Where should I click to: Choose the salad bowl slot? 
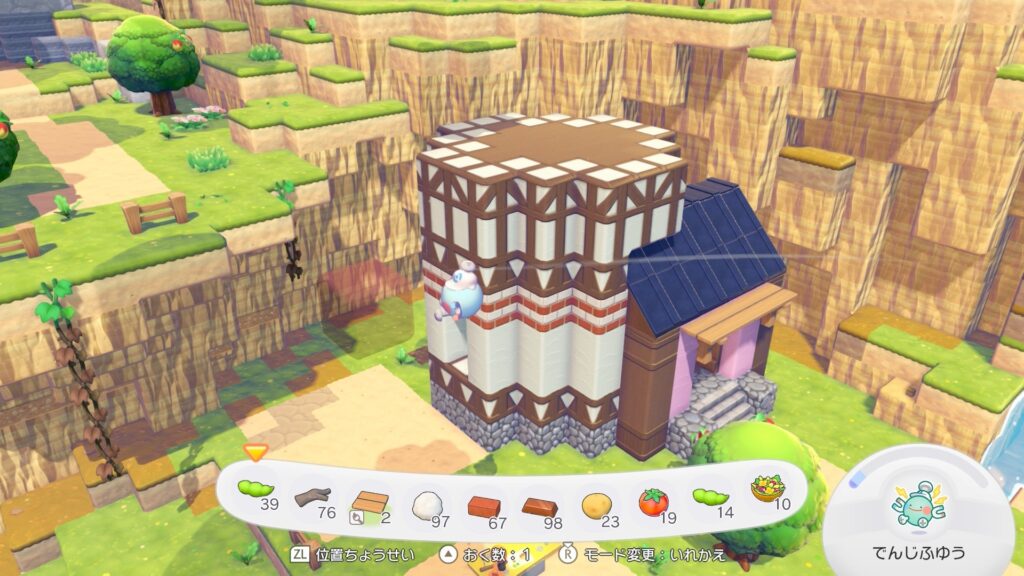click(x=766, y=492)
